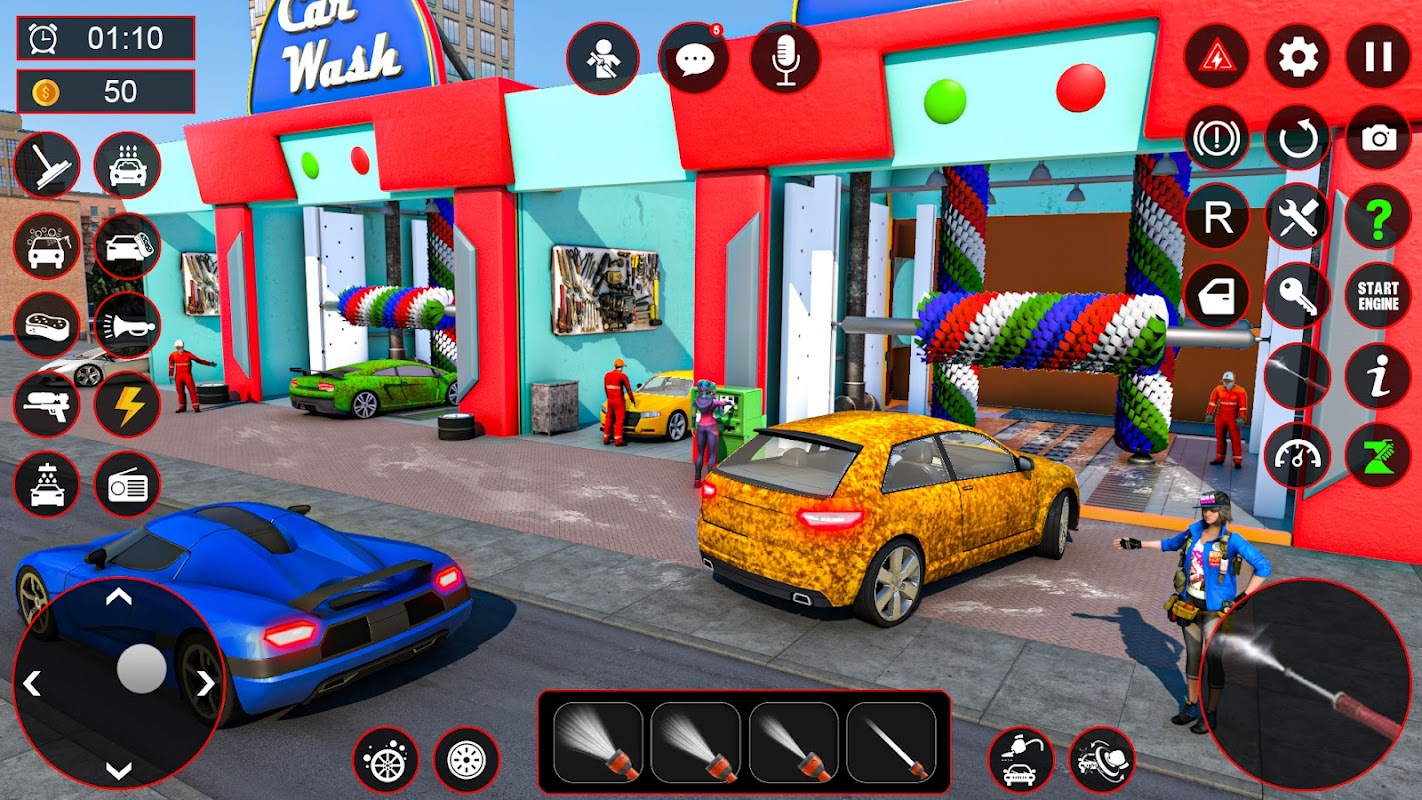Sound the car horn
The image size is (1422, 800).
127,325
